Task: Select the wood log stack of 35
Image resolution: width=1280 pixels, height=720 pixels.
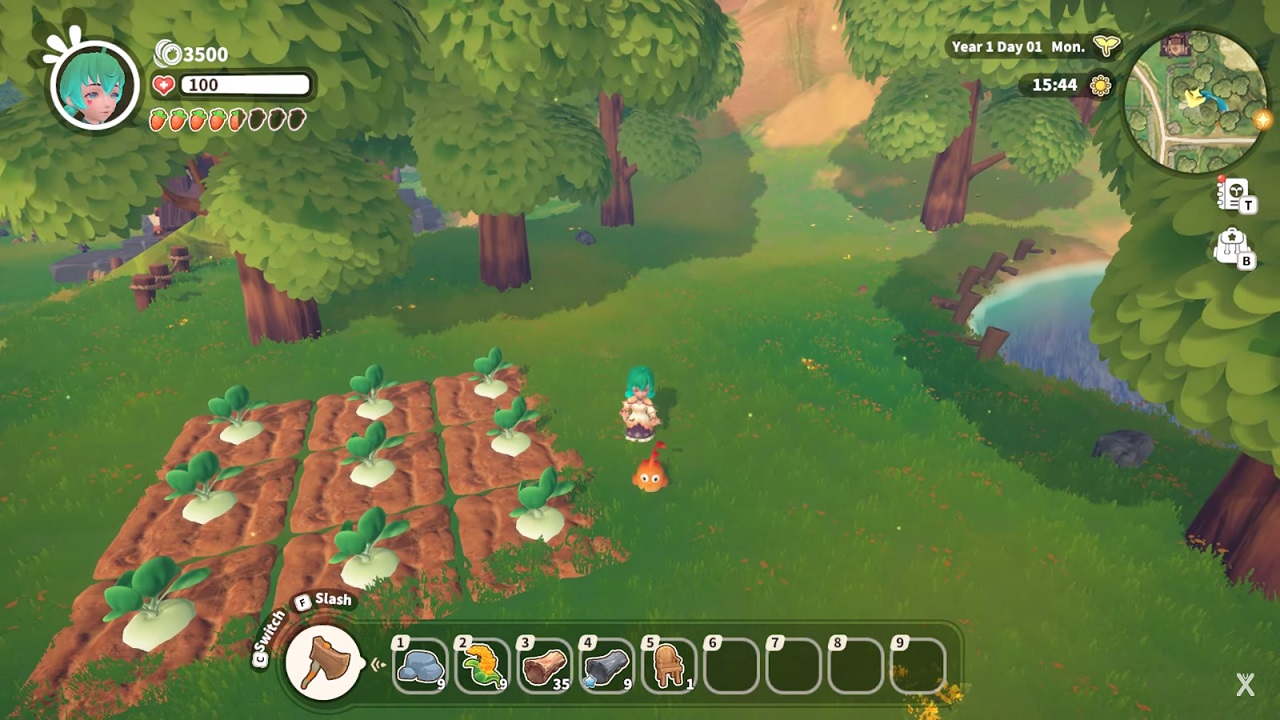Action: coord(544,666)
